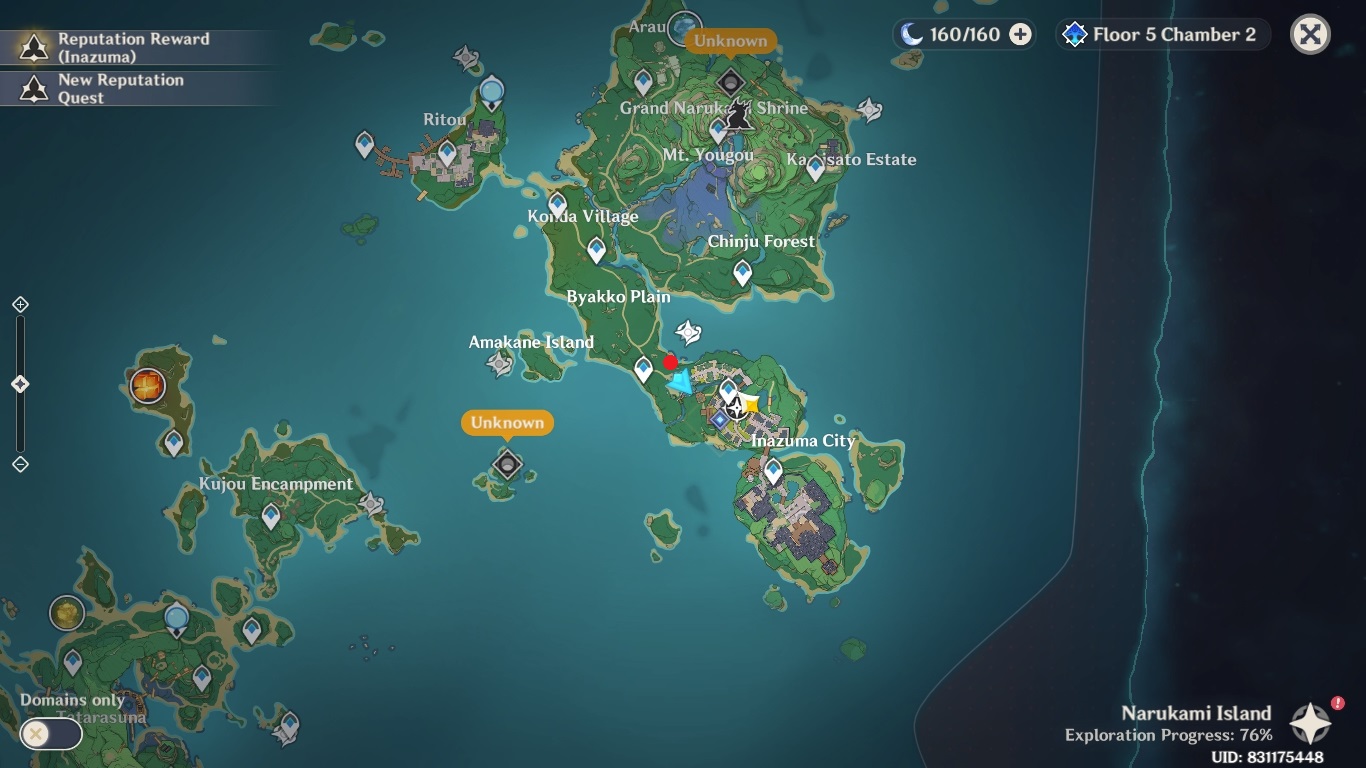The width and height of the screenshot is (1366, 768).
Task: Open the Reputation Reward (Inazuma) notice
Action: pyautogui.click(x=120, y=47)
